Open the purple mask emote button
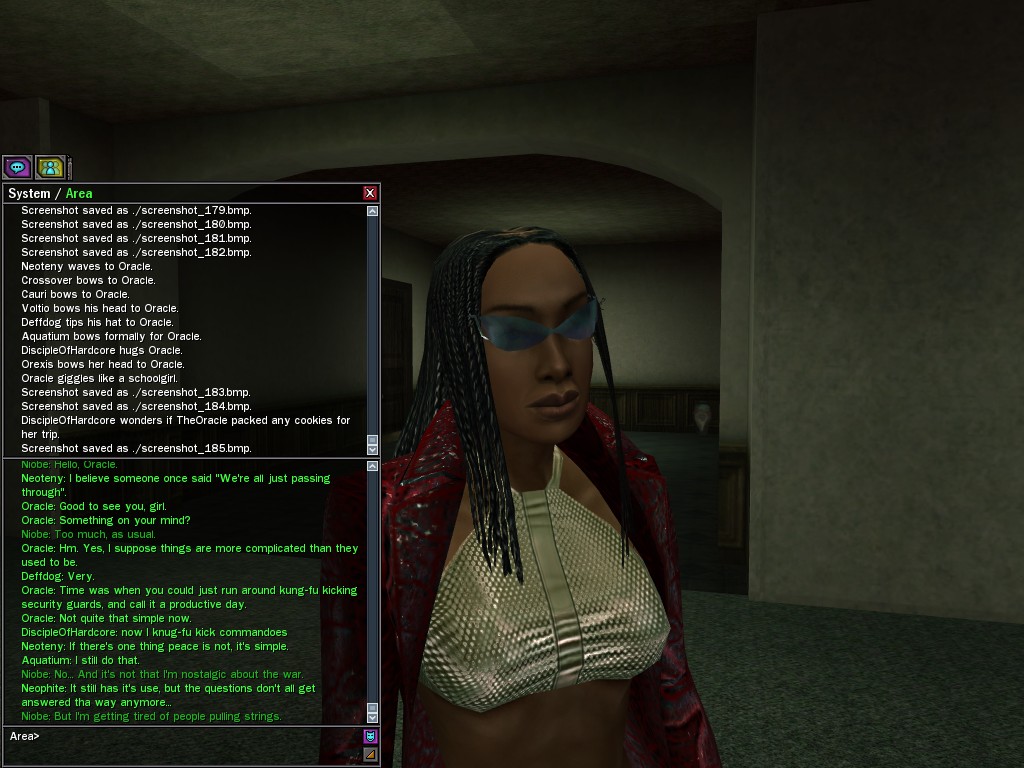Screen dimensions: 1024x768 tap(370, 736)
